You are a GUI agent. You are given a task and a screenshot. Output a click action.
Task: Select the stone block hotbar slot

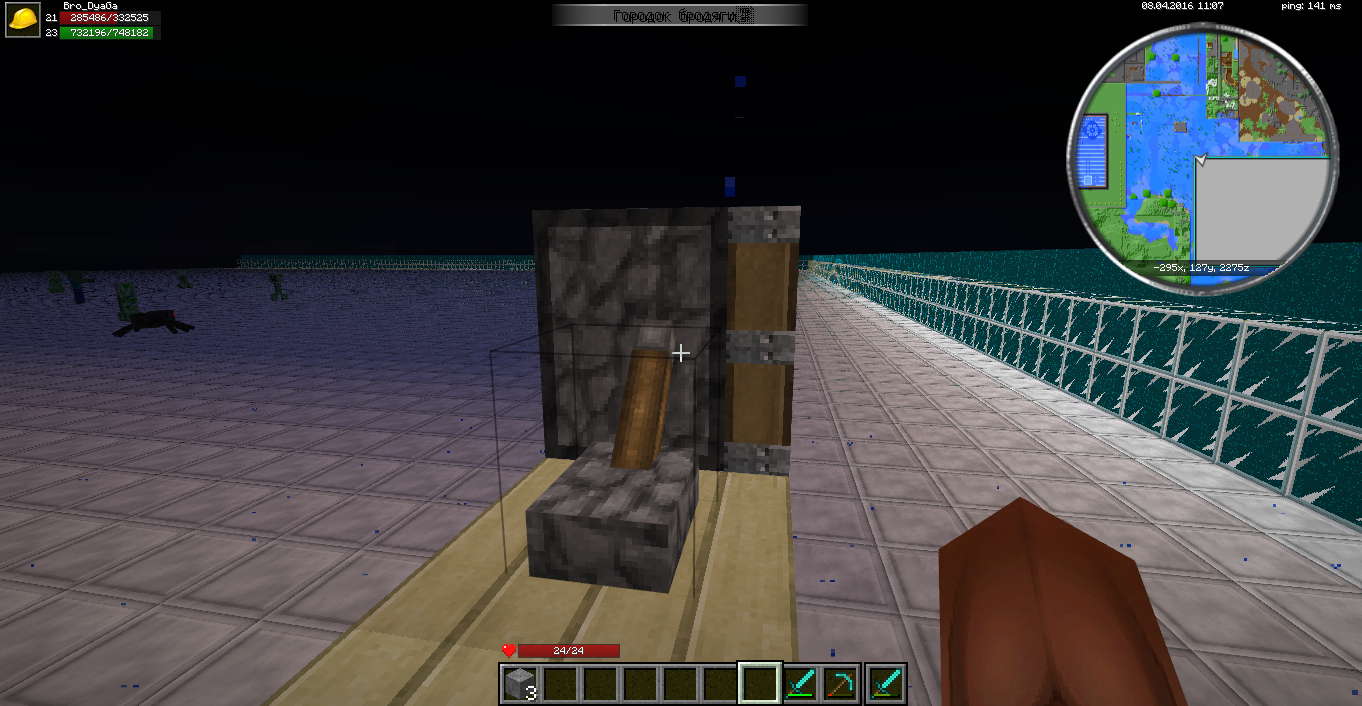[519, 684]
